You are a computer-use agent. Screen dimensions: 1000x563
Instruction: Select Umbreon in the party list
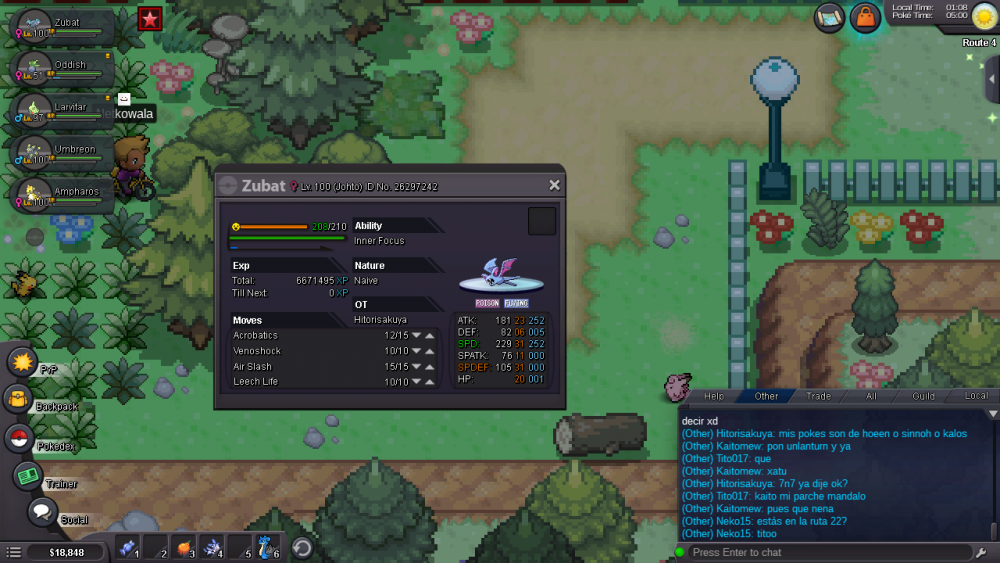(x=60, y=150)
